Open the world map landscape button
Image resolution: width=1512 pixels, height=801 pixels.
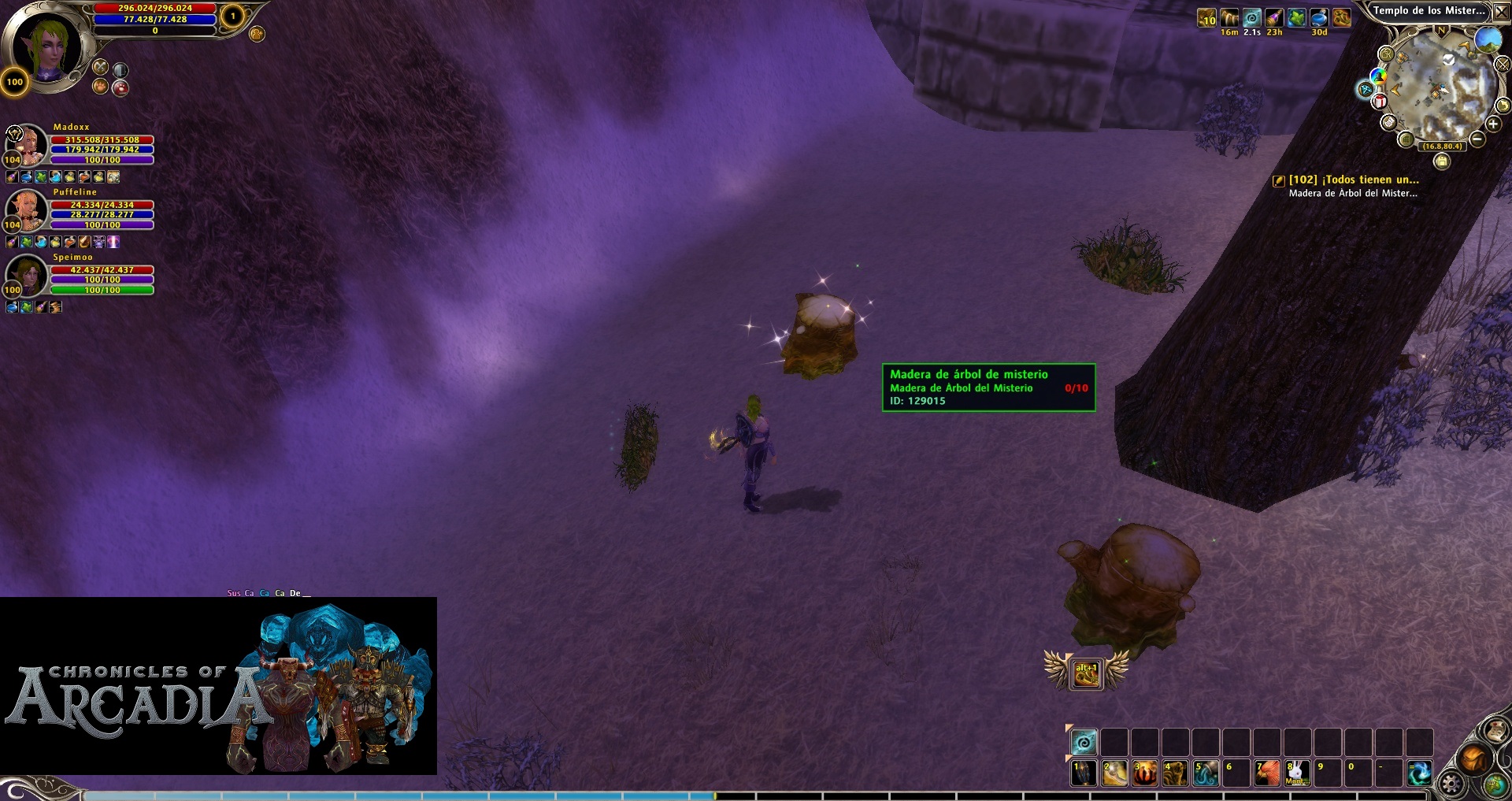click(x=1488, y=39)
